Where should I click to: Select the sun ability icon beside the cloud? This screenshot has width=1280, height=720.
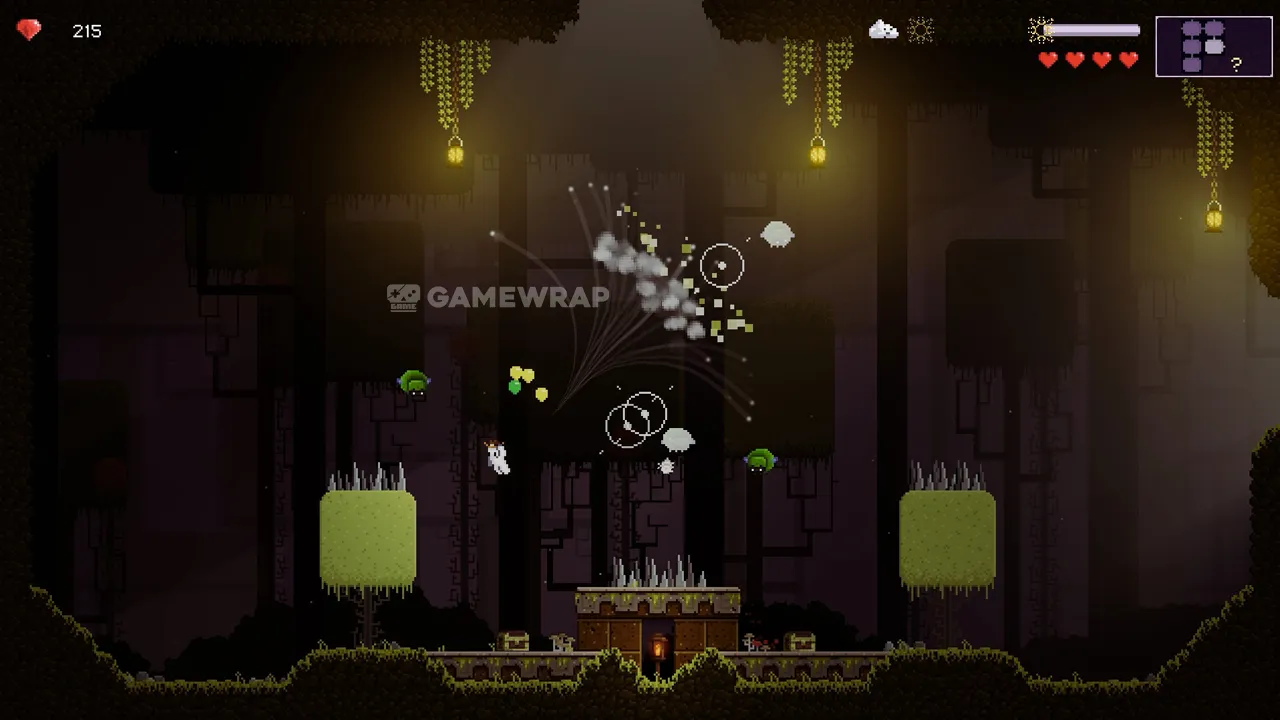(x=920, y=30)
